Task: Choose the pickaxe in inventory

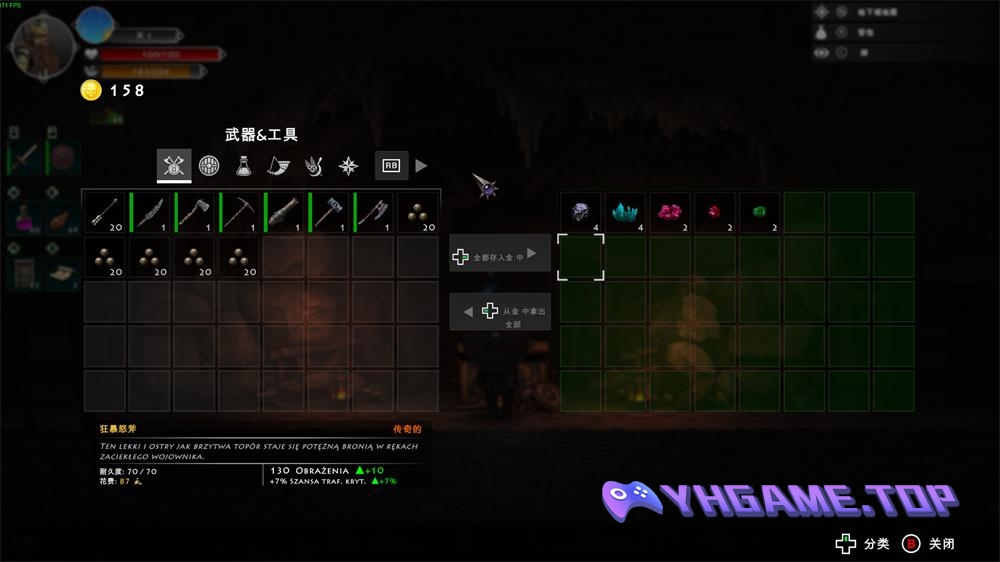Action: [239, 212]
